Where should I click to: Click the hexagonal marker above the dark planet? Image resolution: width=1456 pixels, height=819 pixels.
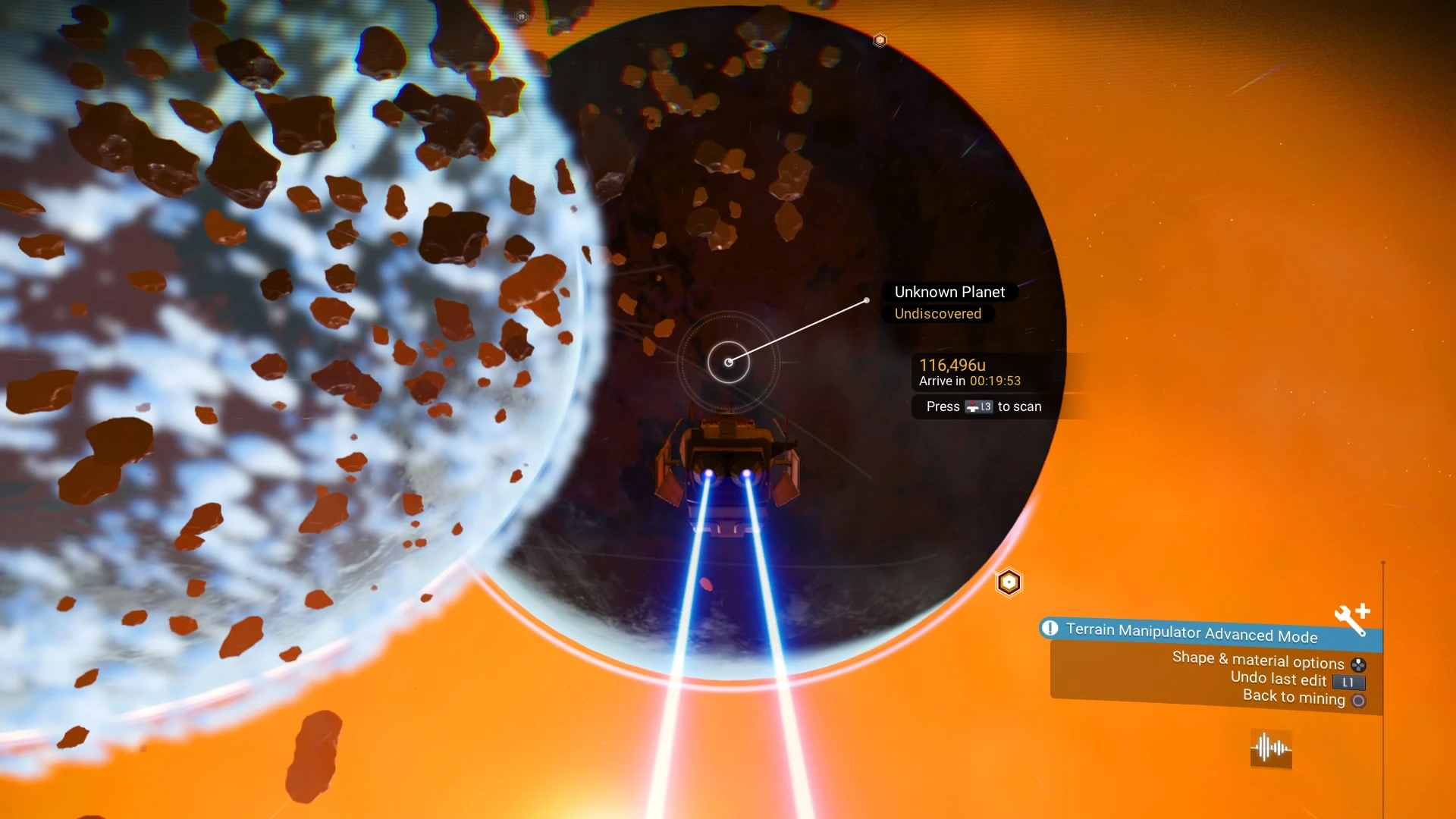[x=881, y=40]
